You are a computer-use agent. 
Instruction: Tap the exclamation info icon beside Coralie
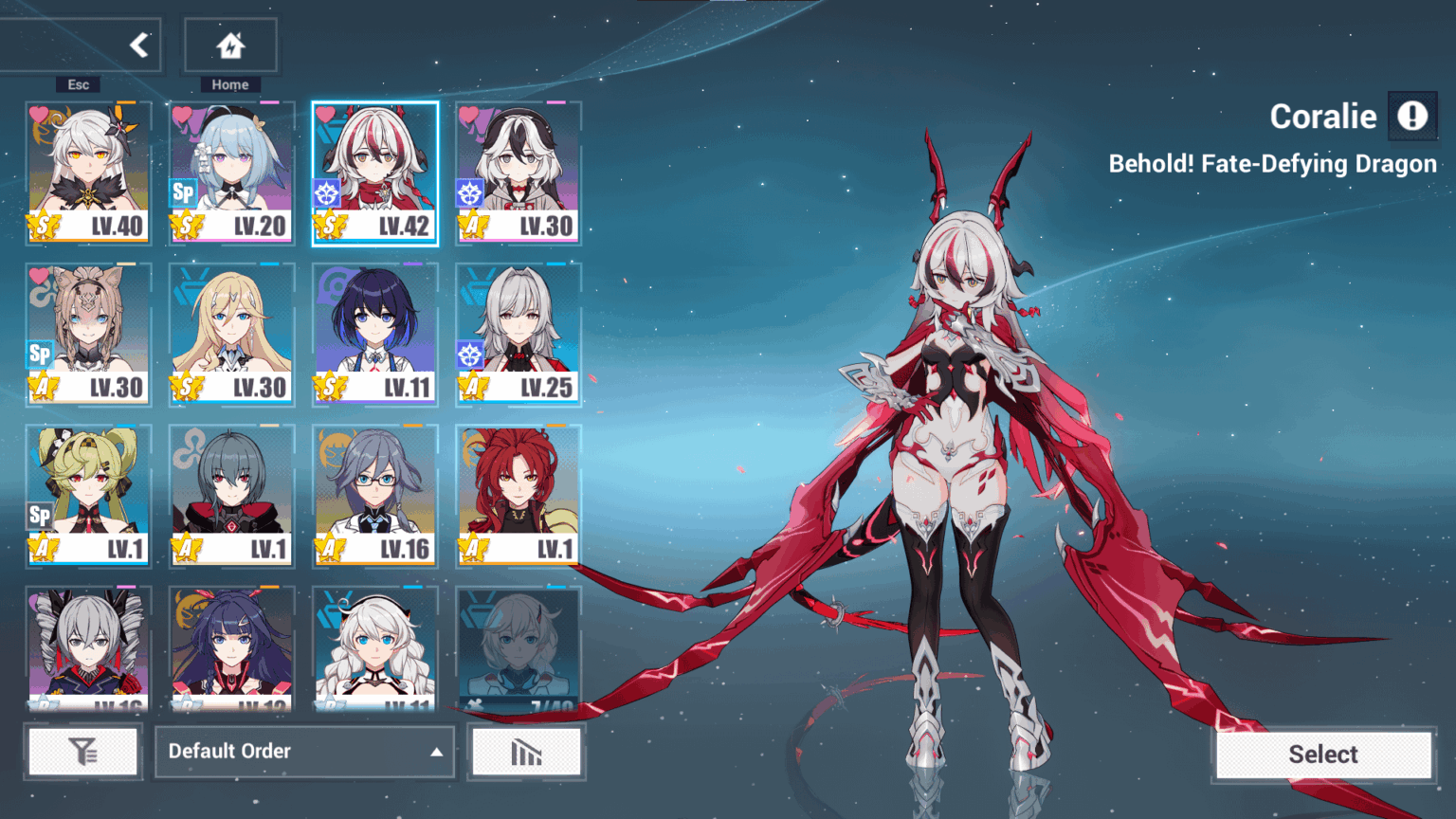(1412, 116)
